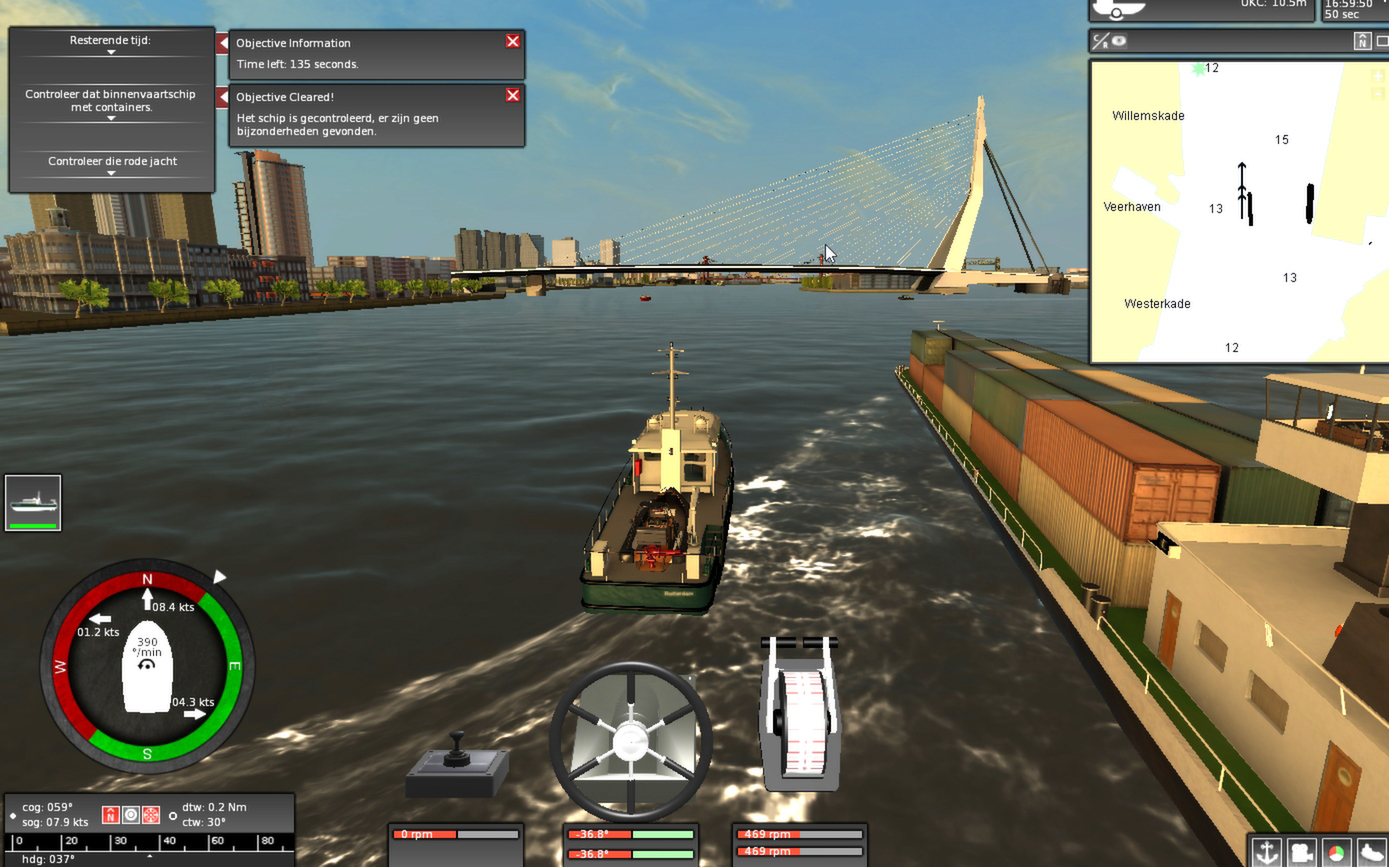Collapse Objective Information via its red arrow

(x=222, y=42)
